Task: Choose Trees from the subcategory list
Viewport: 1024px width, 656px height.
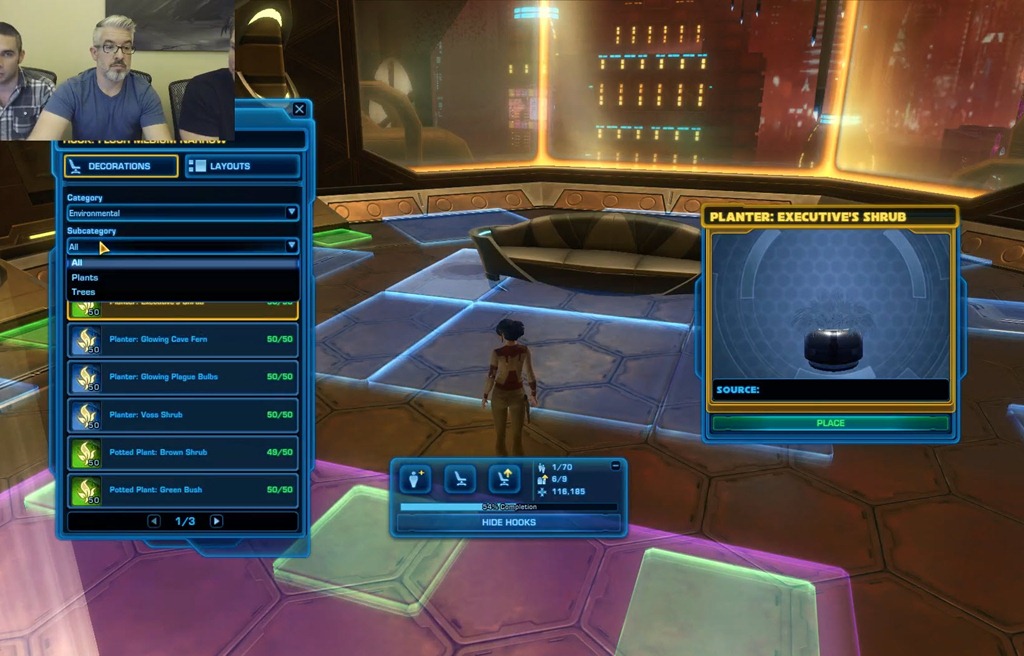Action: coord(84,292)
